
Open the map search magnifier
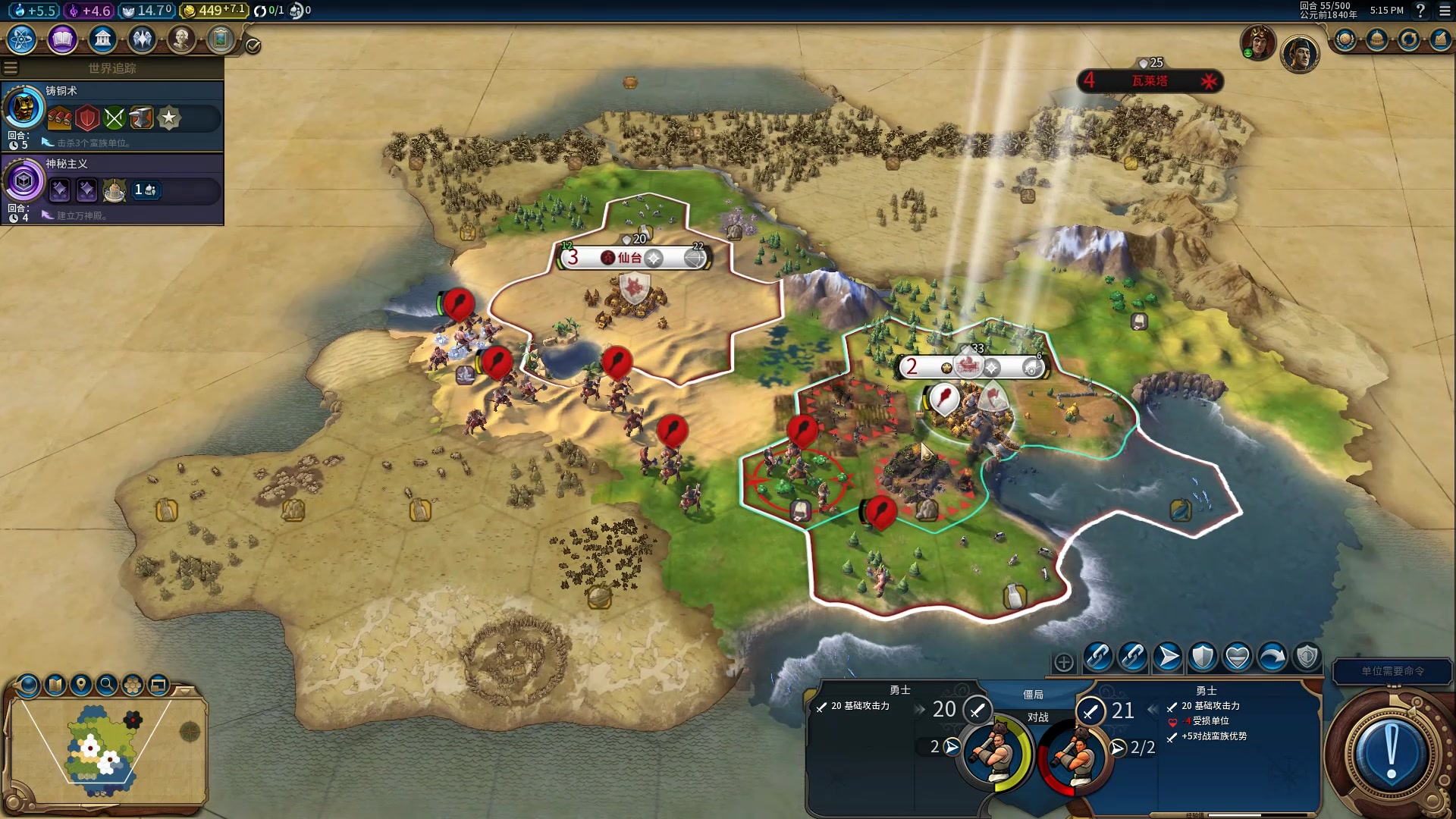coord(107,685)
